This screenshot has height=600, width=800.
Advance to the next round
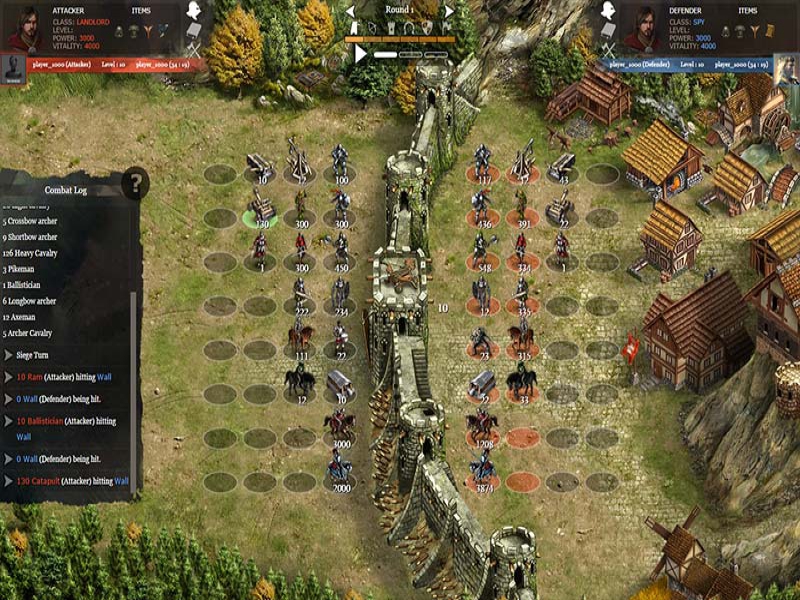tap(449, 11)
